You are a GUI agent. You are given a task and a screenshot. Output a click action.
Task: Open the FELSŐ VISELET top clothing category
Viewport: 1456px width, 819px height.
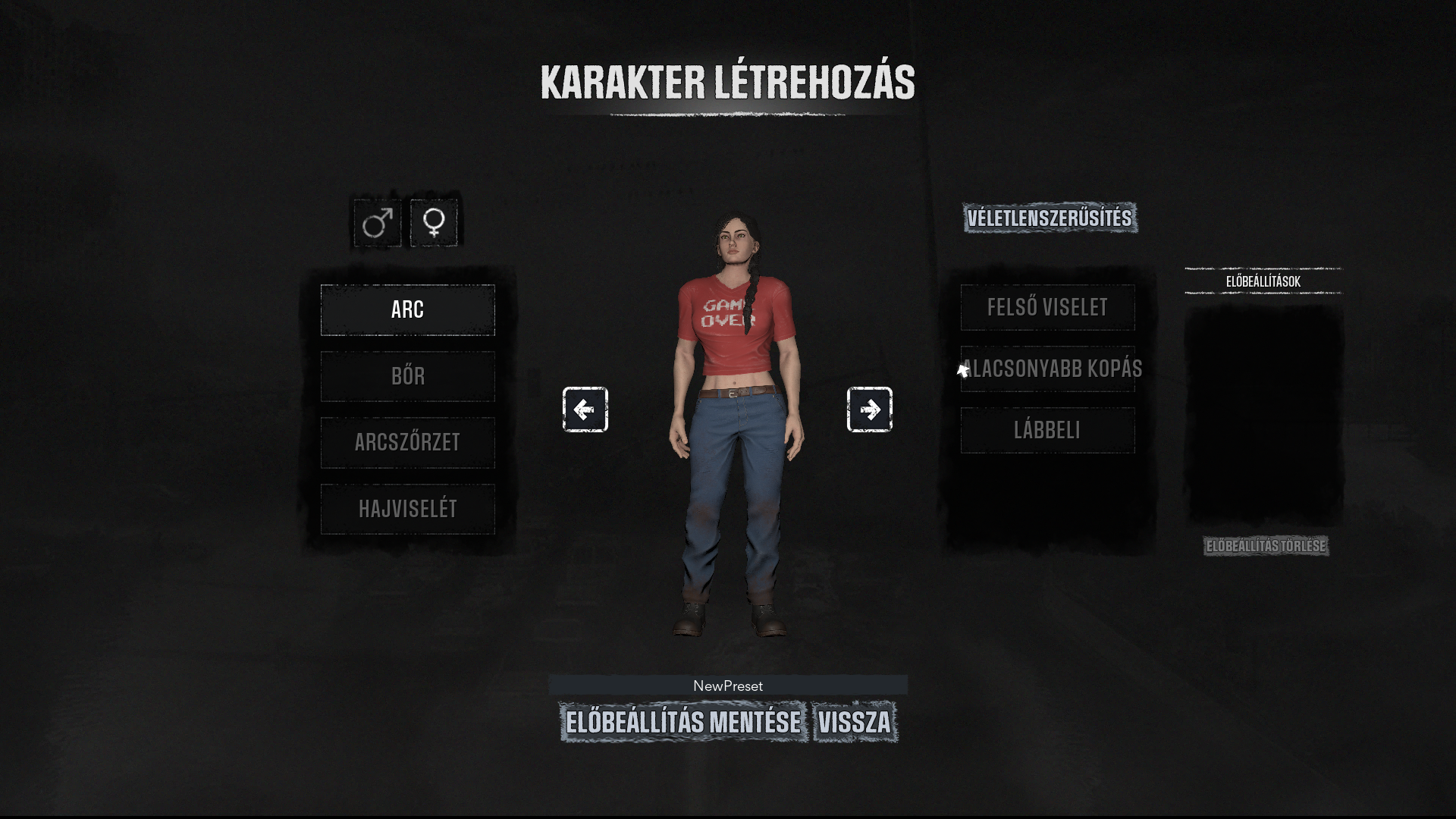[x=1047, y=308]
